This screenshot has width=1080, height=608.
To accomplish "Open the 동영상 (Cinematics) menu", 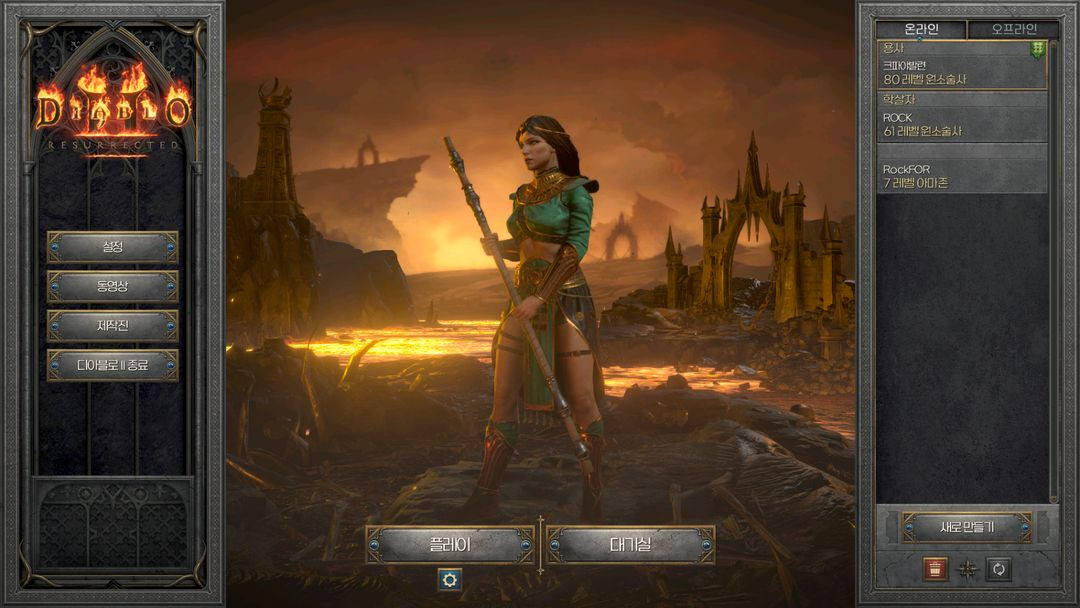I will pos(112,286).
